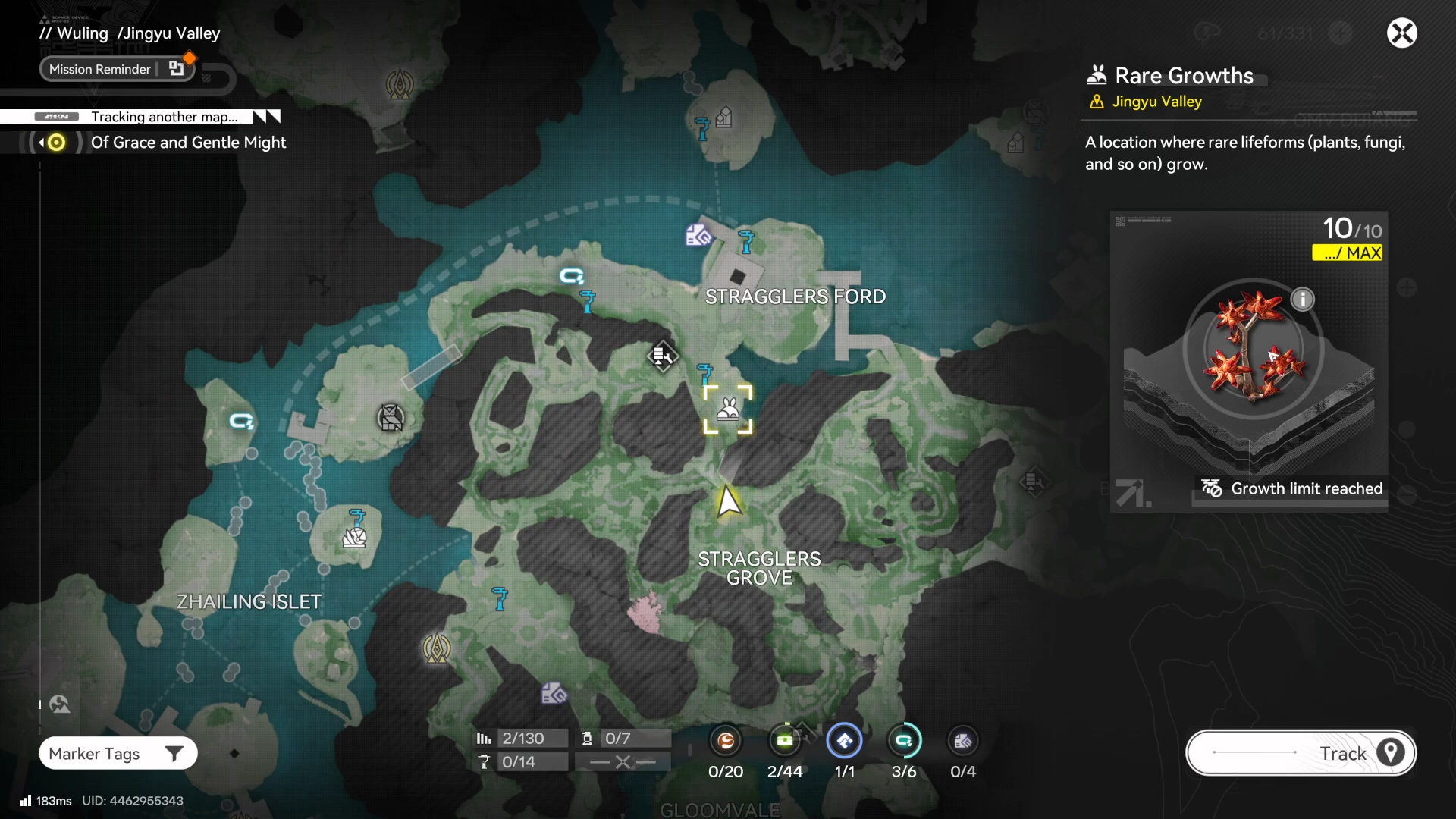Select the round crossed-out marker on the west islet
Image resolution: width=1456 pixels, height=819 pixels.
(x=391, y=418)
